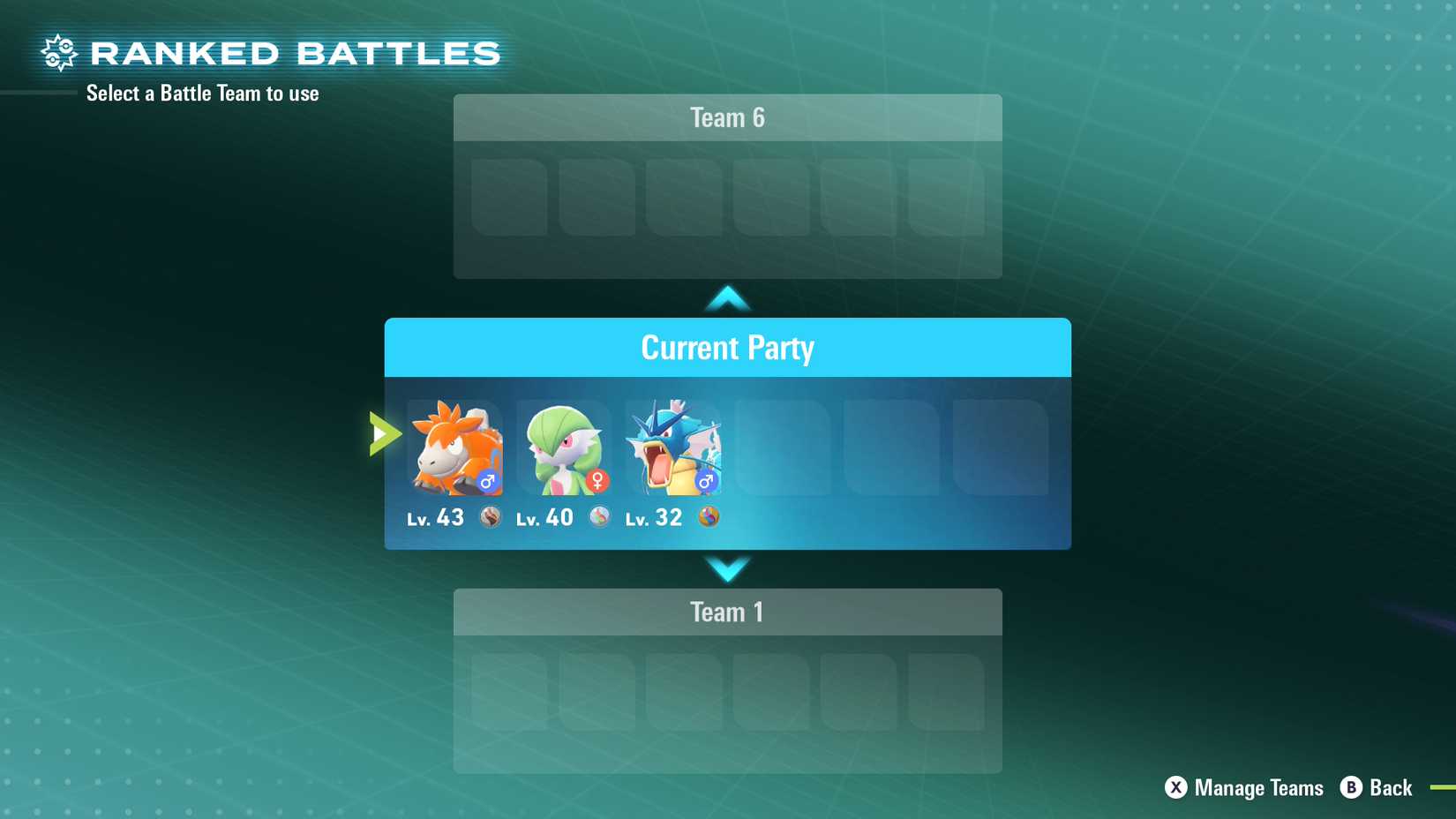
Task: Click the male gender badge on Gyarados
Action: point(705,482)
